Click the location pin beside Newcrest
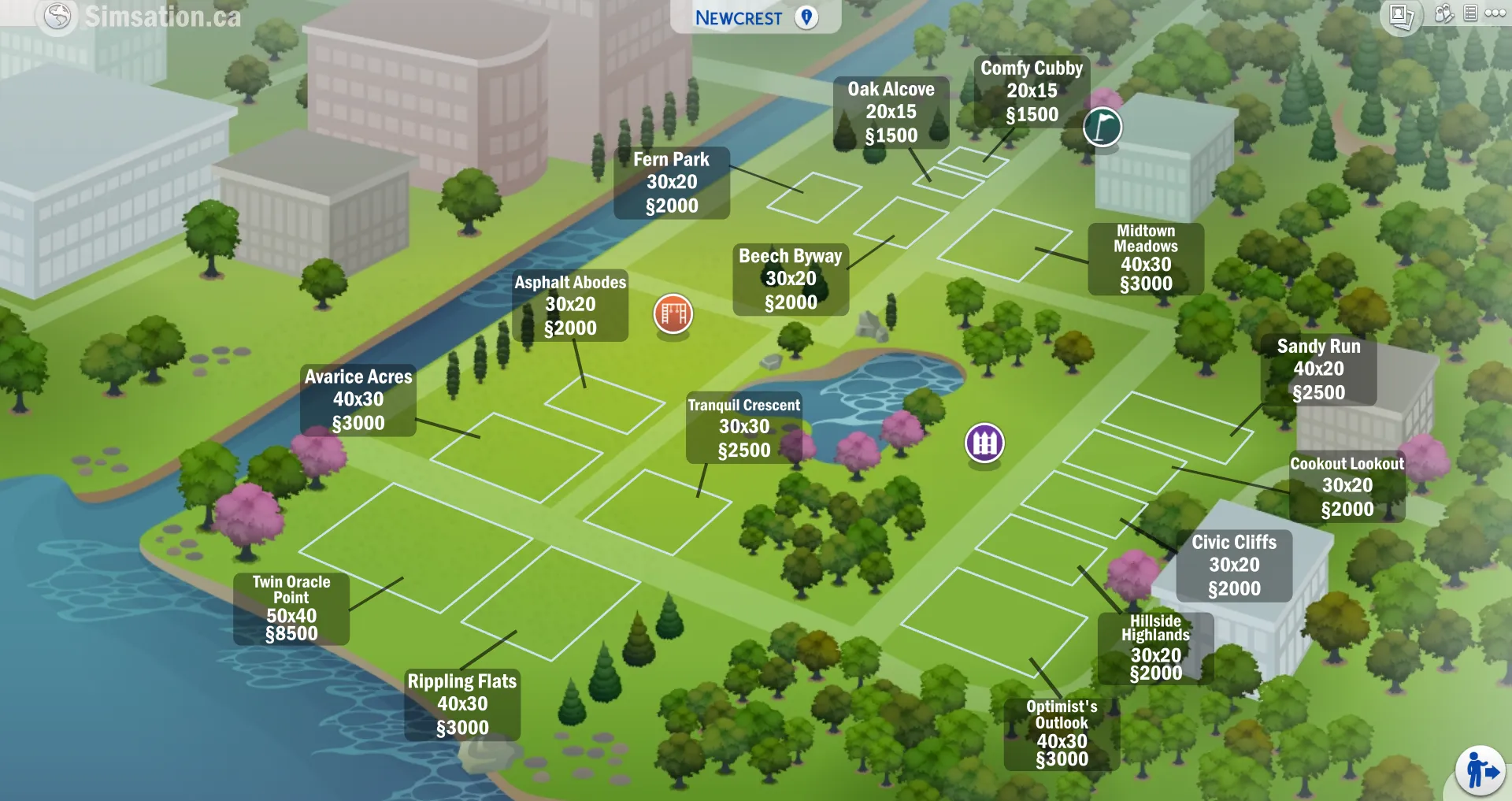 tap(806, 17)
